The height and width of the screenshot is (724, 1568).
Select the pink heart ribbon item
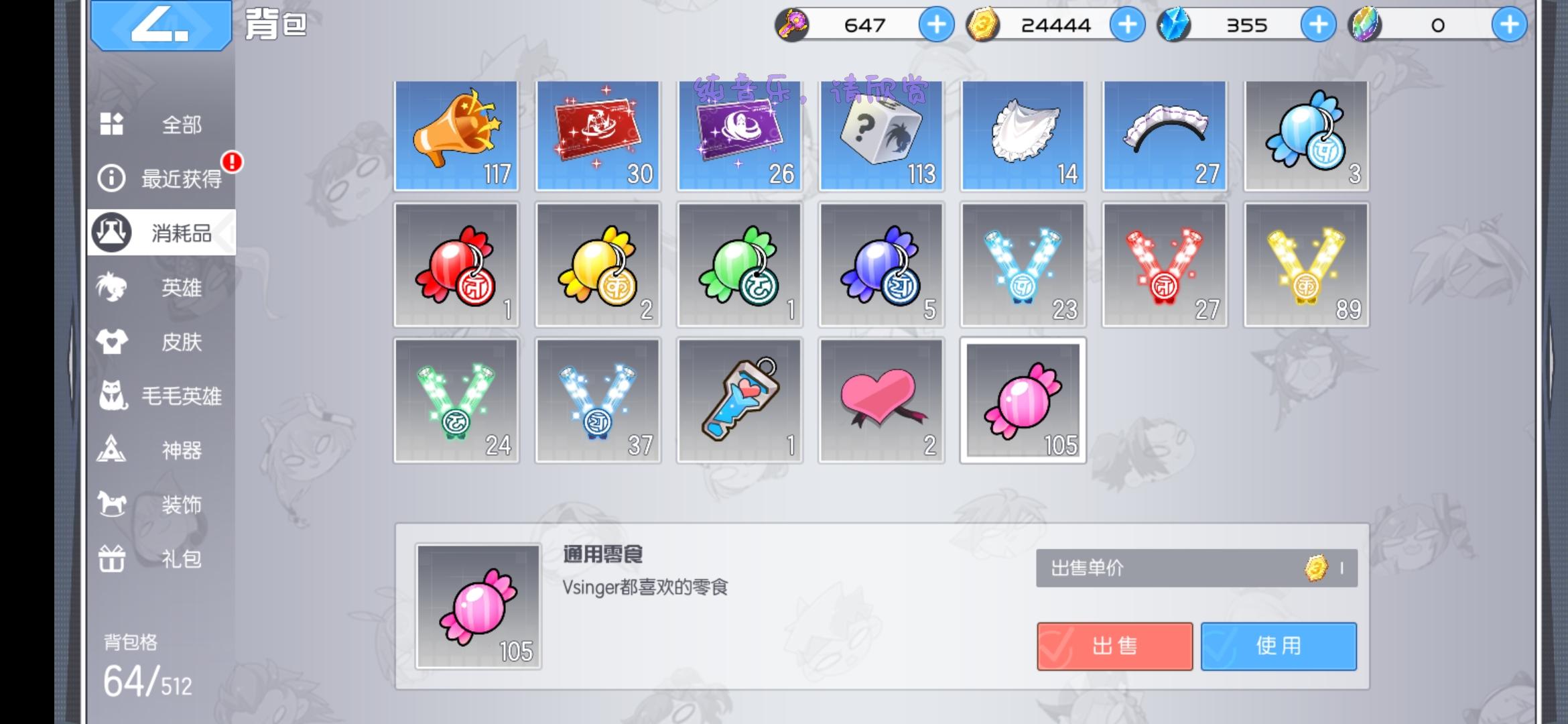880,400
